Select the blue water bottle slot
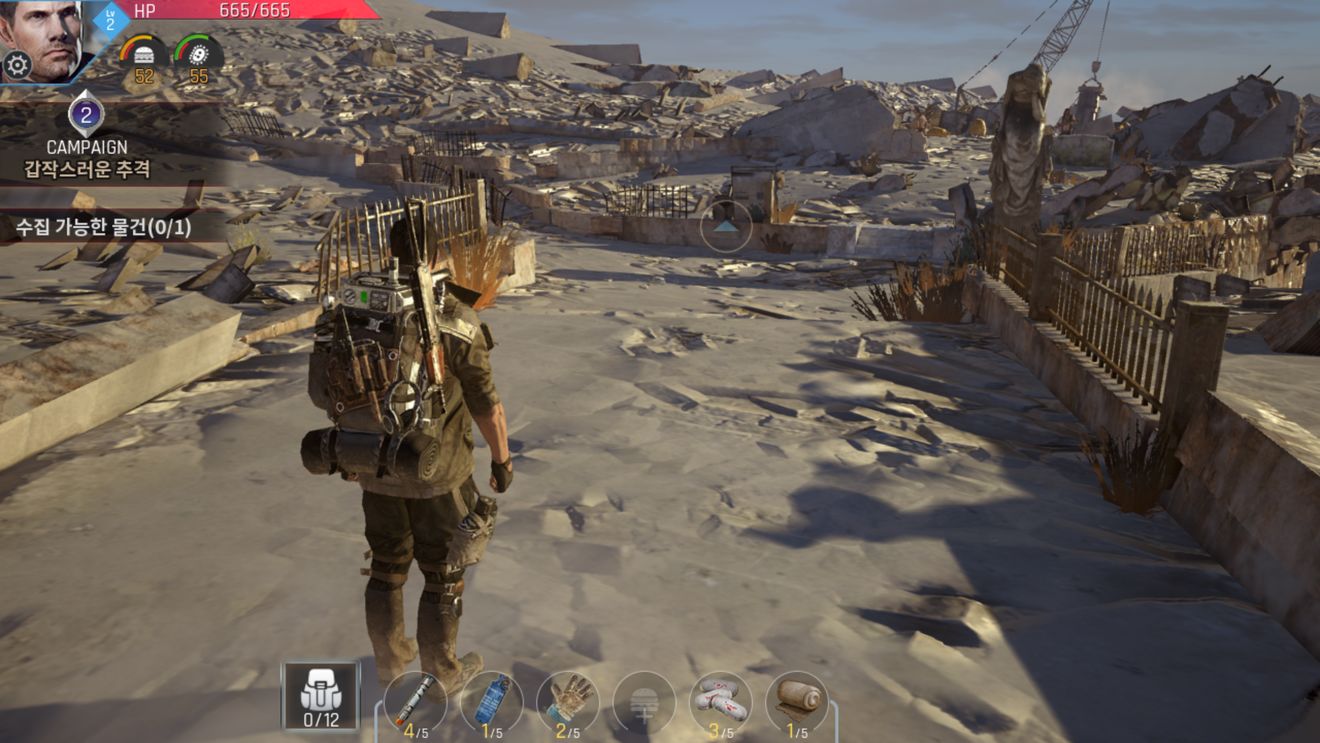 (491, 701)
